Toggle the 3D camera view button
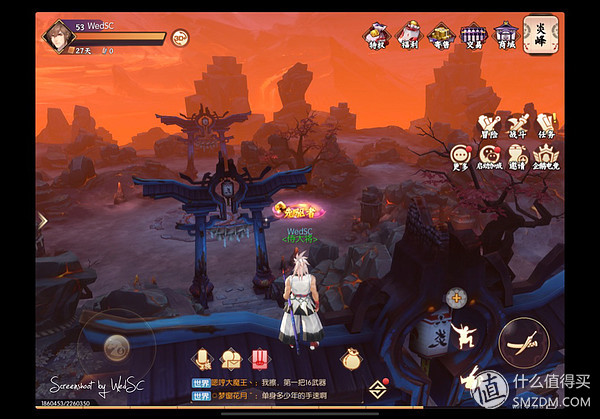 [x=180, y=38]
